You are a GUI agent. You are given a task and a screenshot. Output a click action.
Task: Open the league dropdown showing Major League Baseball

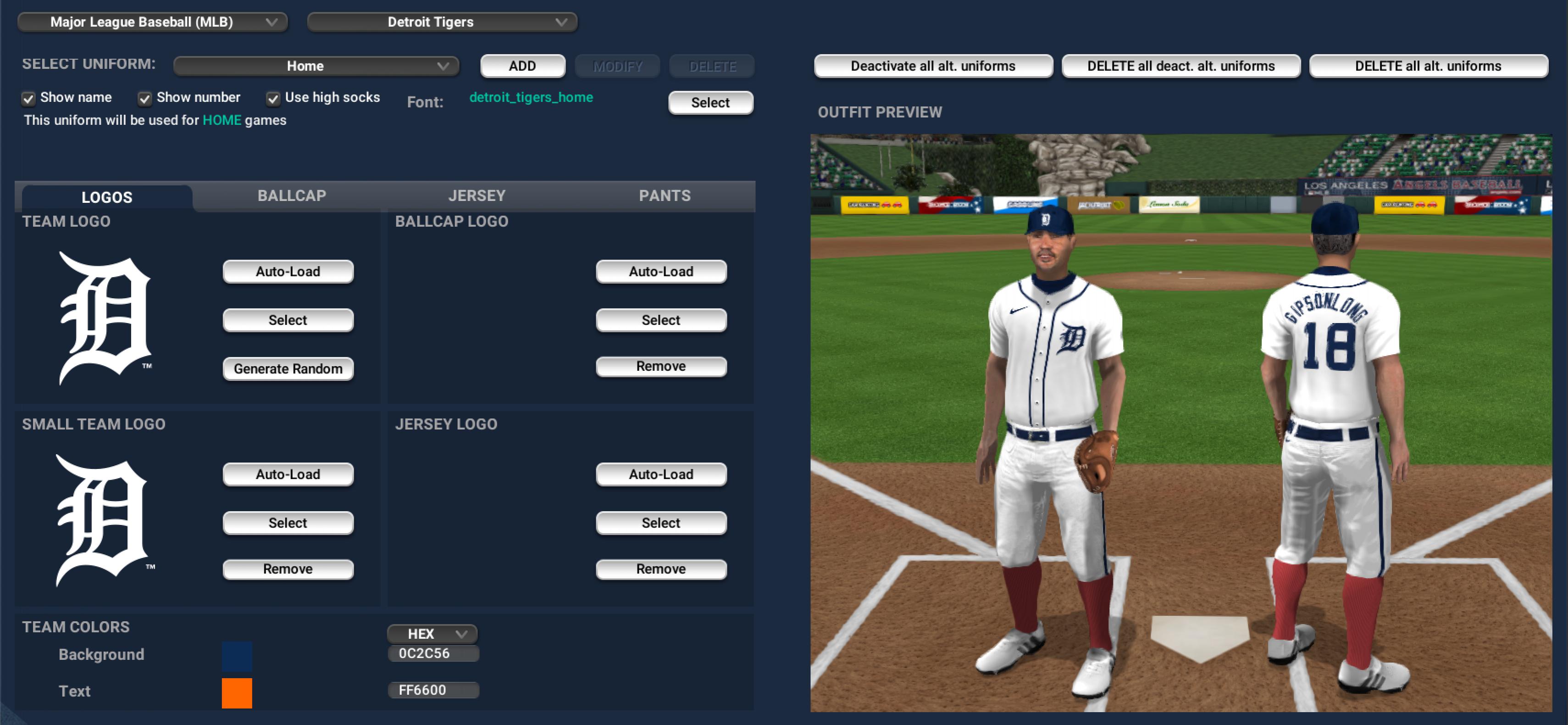click(152, 22)
